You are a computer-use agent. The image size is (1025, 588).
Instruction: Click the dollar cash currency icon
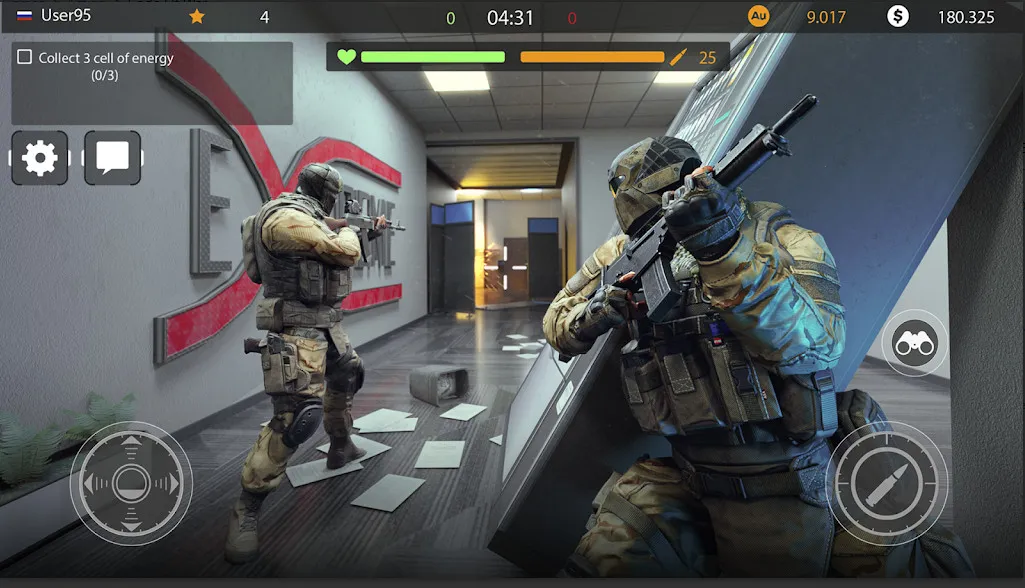[x=897, y=16]
